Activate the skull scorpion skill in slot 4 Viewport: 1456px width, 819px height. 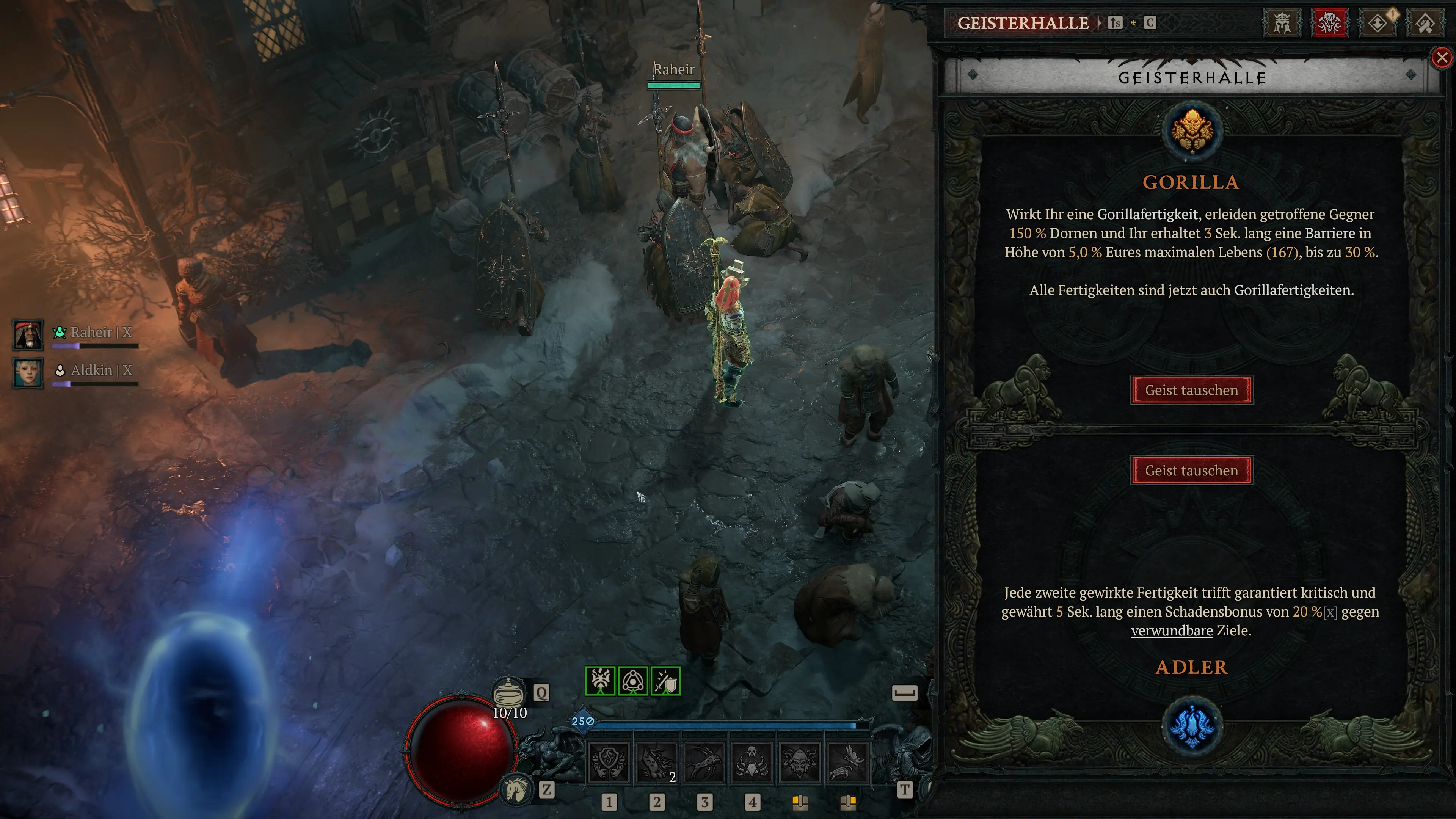[752, 763]
